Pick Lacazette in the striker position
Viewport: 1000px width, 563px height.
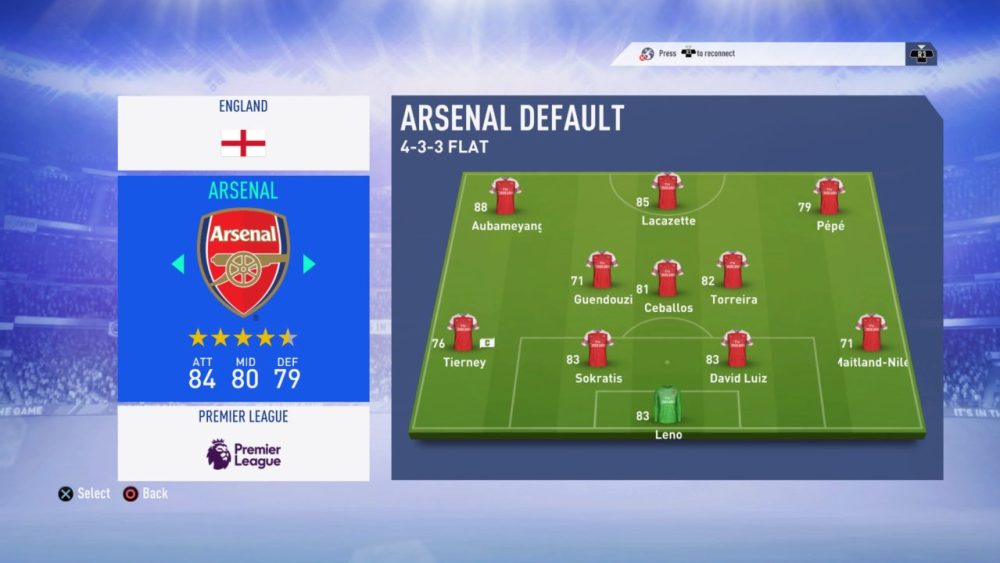[x=667, y=192]
